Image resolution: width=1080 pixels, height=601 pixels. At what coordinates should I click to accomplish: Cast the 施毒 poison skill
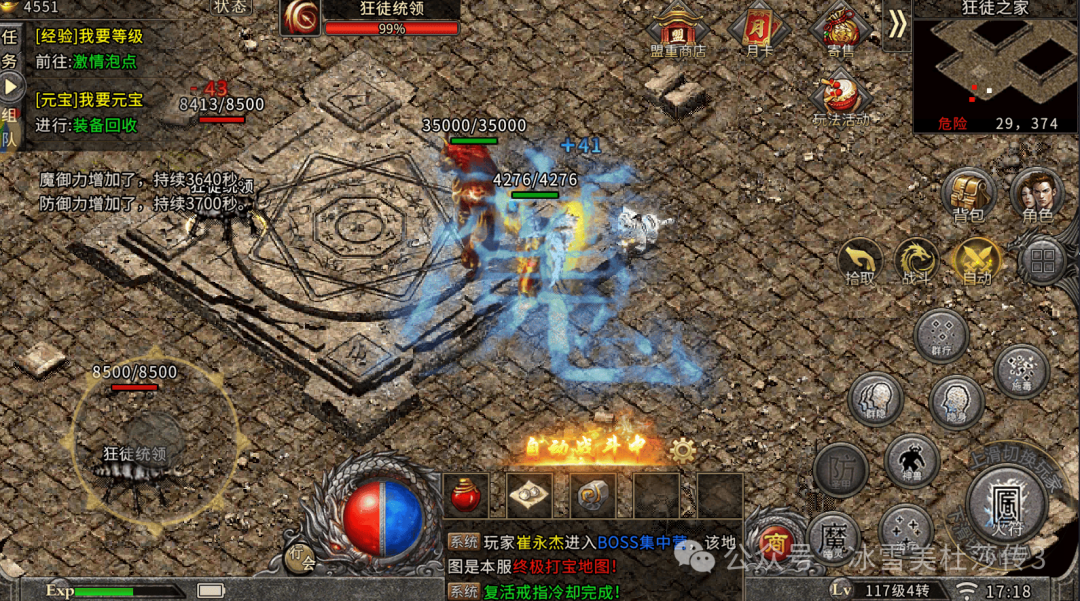point(1021,371)
